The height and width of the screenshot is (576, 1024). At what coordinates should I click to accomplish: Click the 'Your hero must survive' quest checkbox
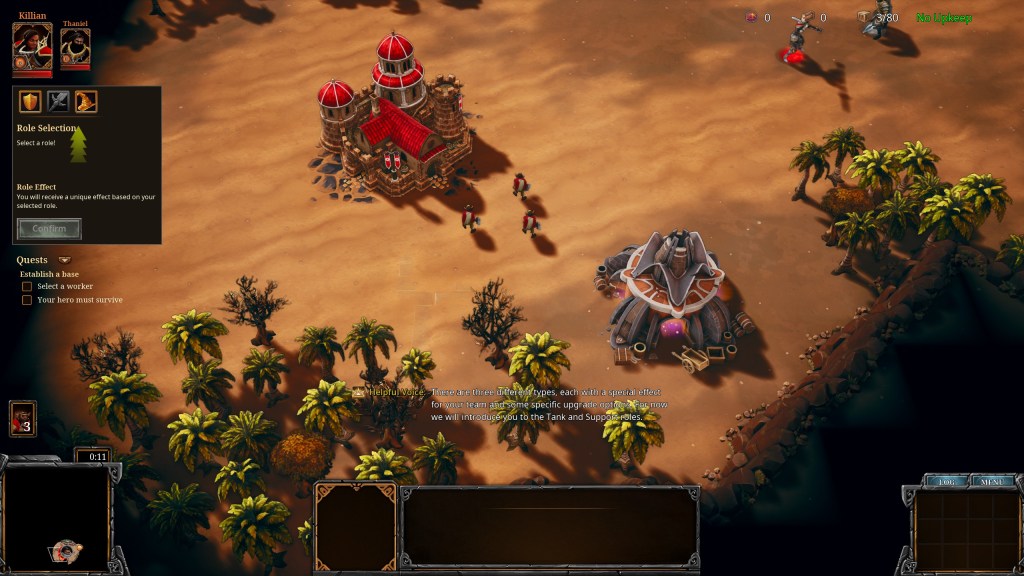pyautogui.click(x=27, y=300)
